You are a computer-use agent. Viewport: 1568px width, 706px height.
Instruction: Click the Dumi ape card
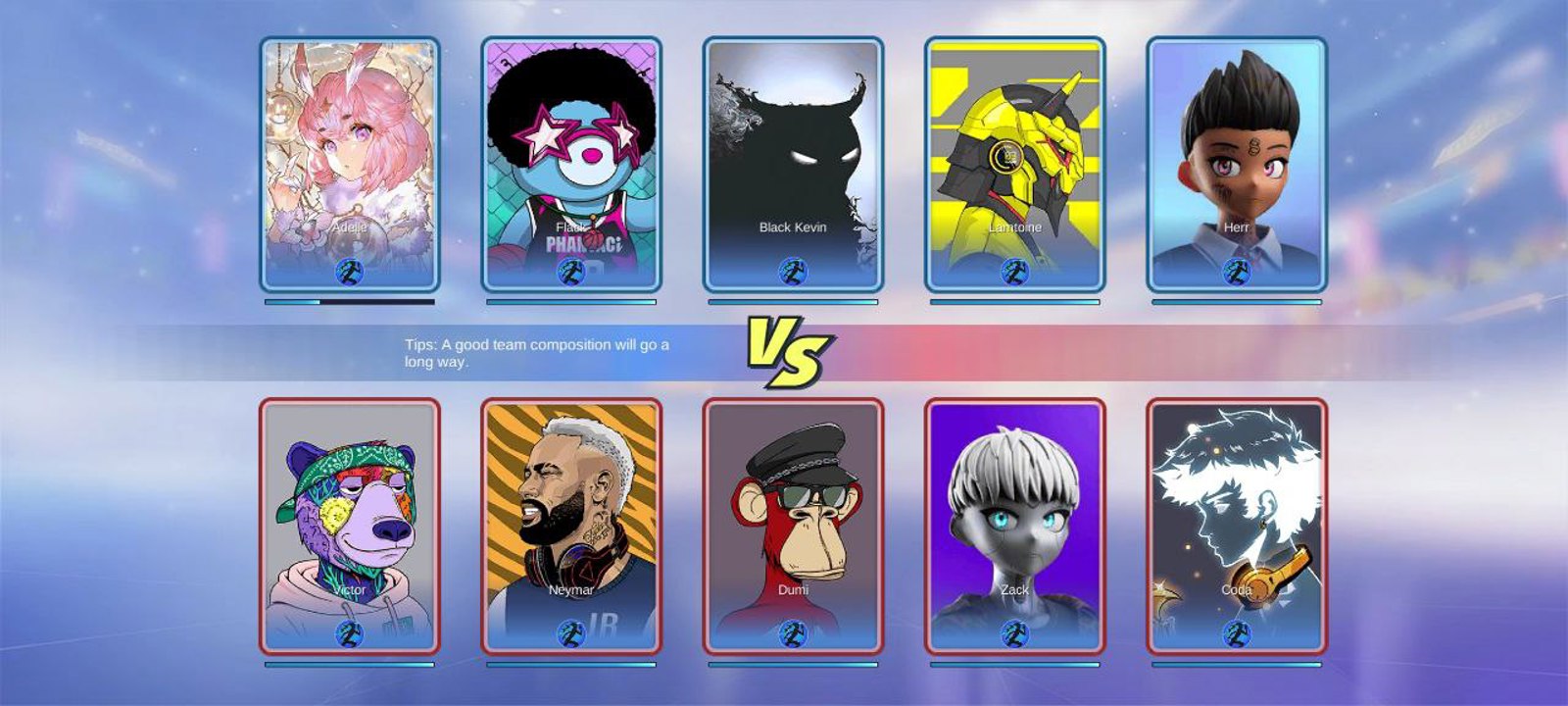click(x=793, y=526)
